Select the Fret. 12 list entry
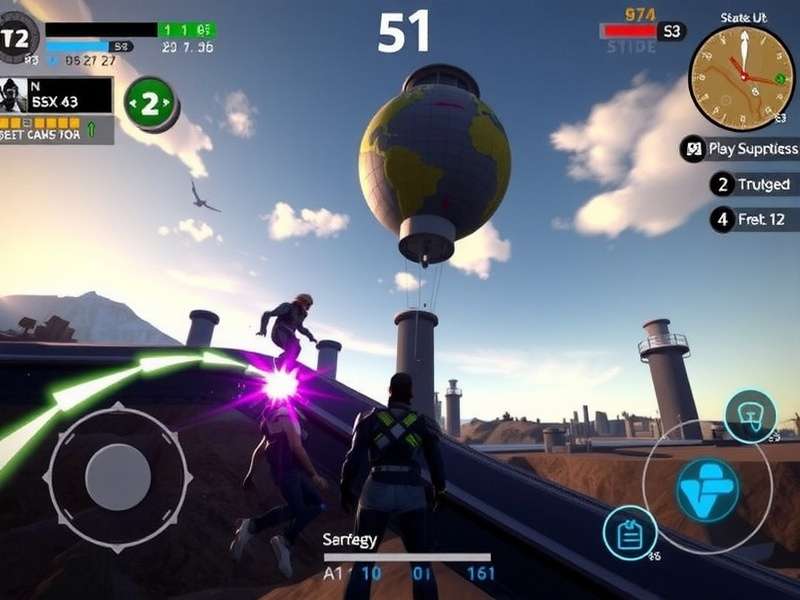800x600 pixels. coord(750,217)
